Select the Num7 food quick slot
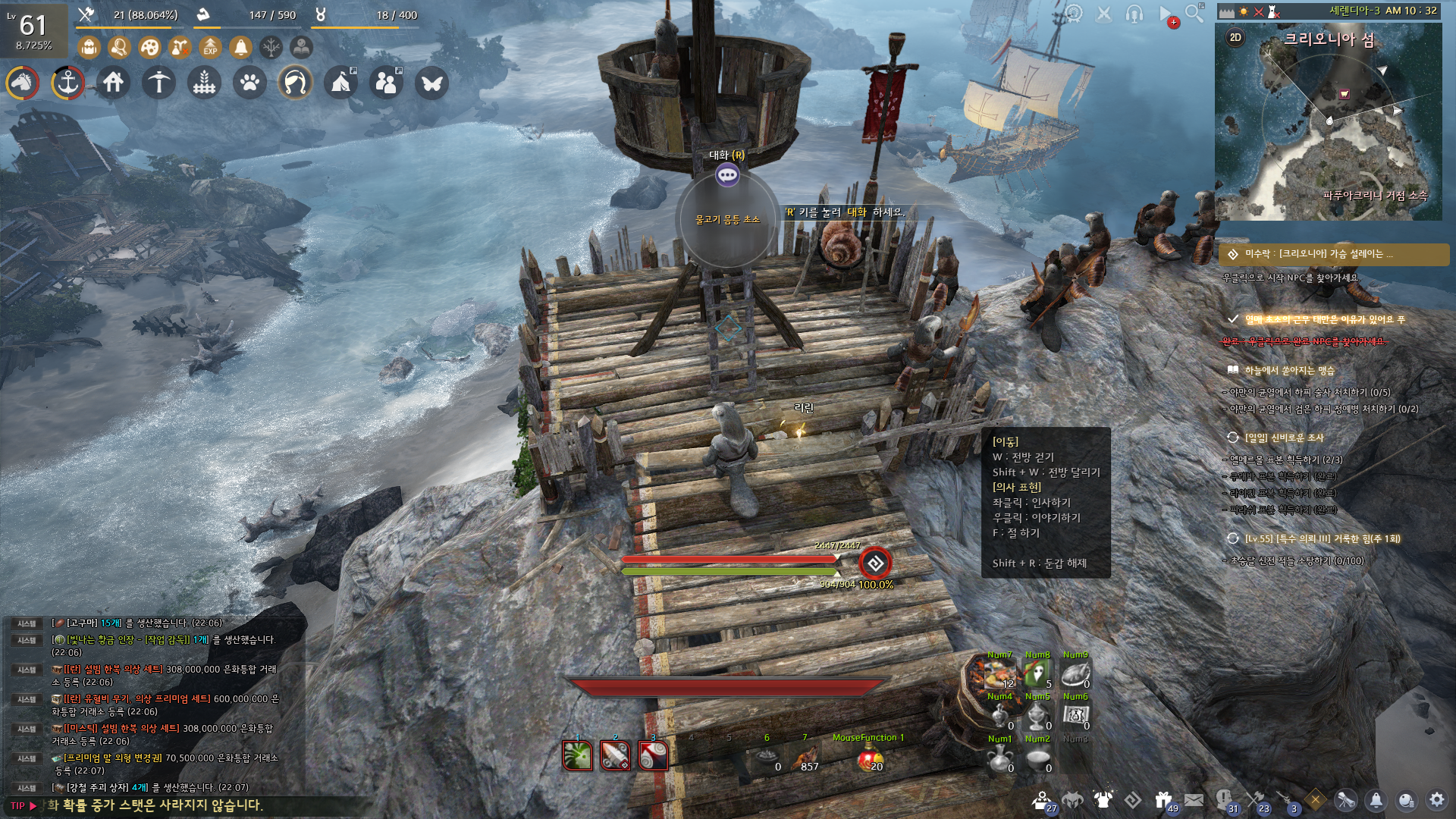 [x=999, y=673]
